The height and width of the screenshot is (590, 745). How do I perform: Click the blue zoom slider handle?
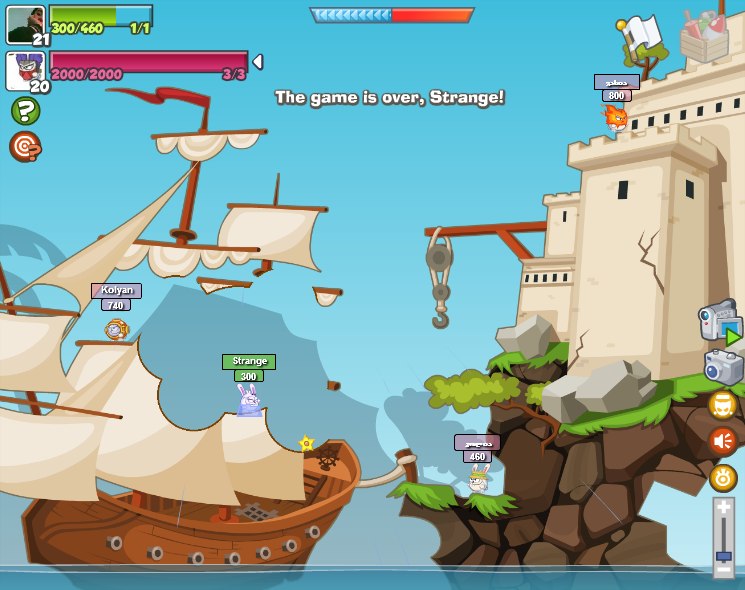click(723, 555)
